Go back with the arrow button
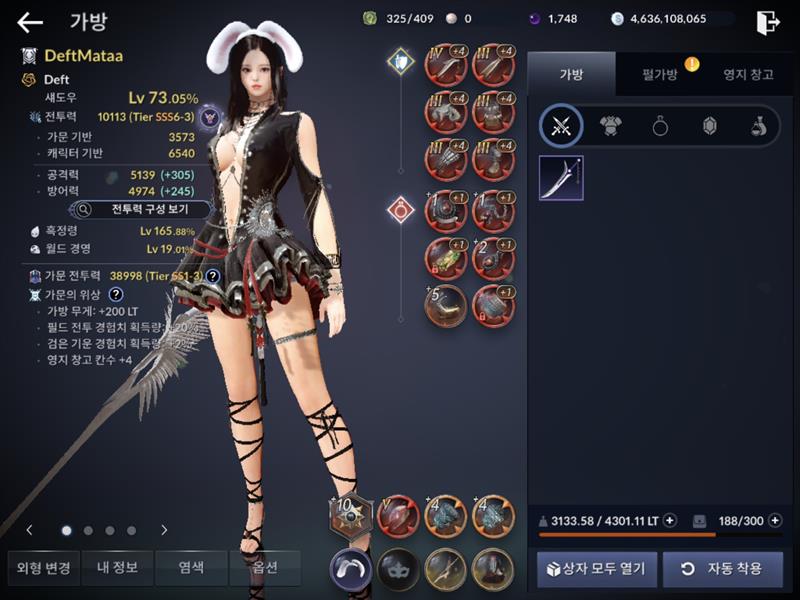800x600 pixels. pyautogui.click(x=30, y=22)
